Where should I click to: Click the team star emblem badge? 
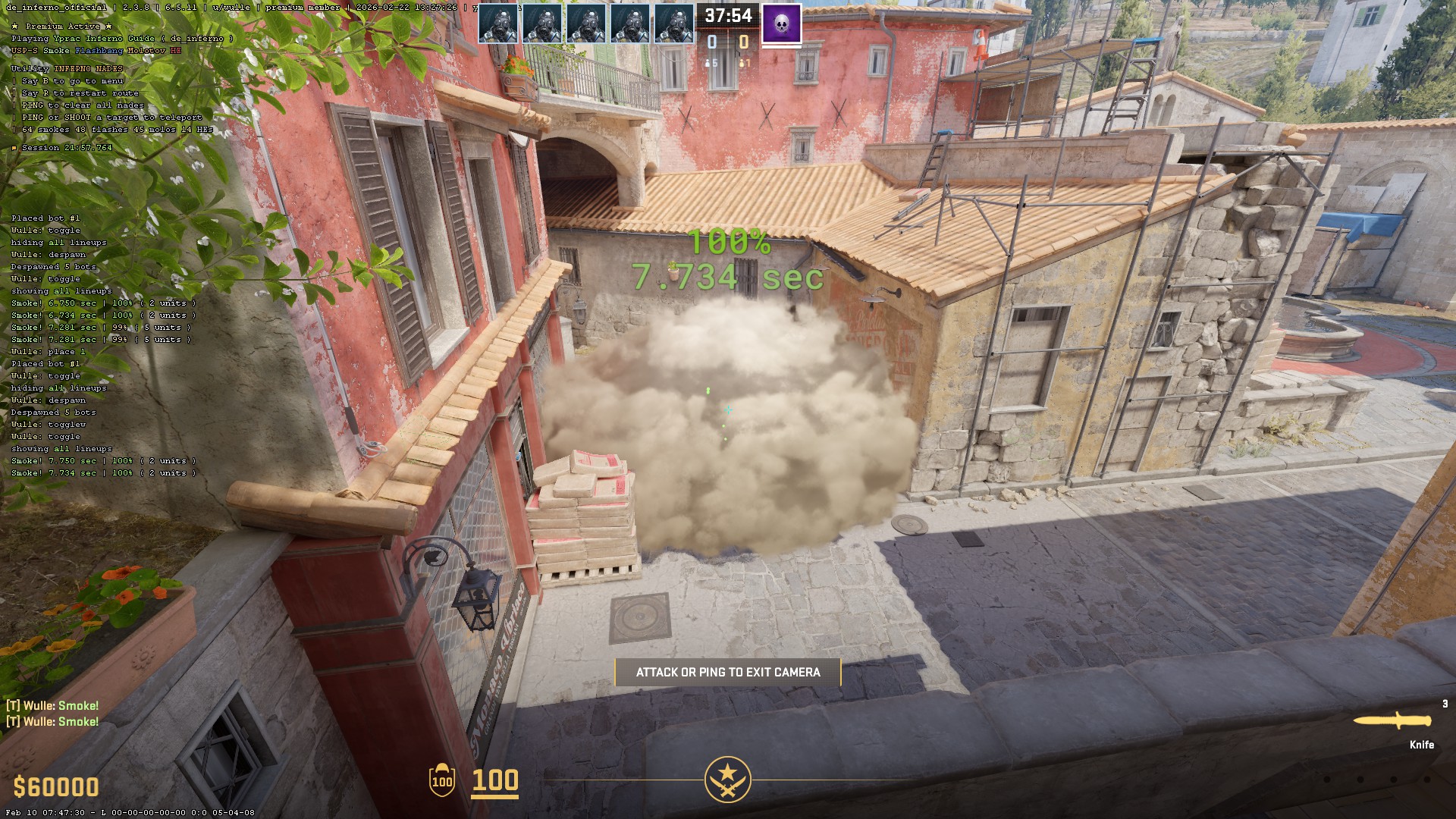tap(727, 779)
